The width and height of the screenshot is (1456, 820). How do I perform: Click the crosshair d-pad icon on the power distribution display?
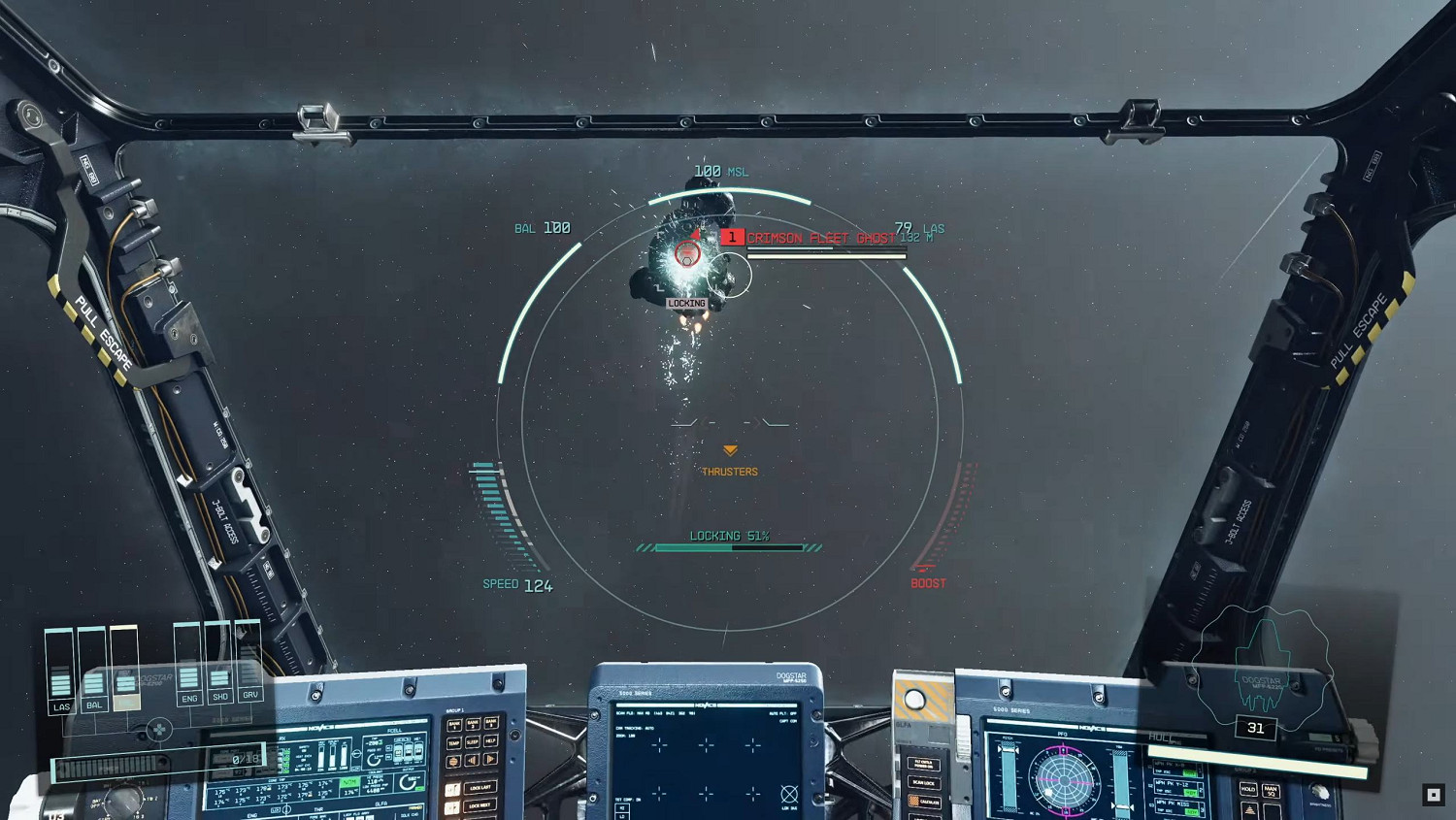click(x=159, y=730)
